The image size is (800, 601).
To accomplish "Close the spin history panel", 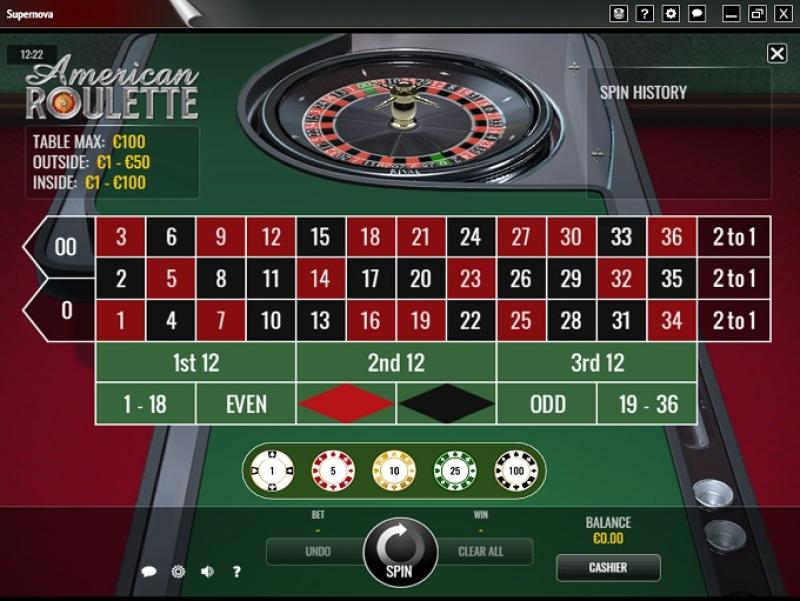I will (x=777, y=54).
